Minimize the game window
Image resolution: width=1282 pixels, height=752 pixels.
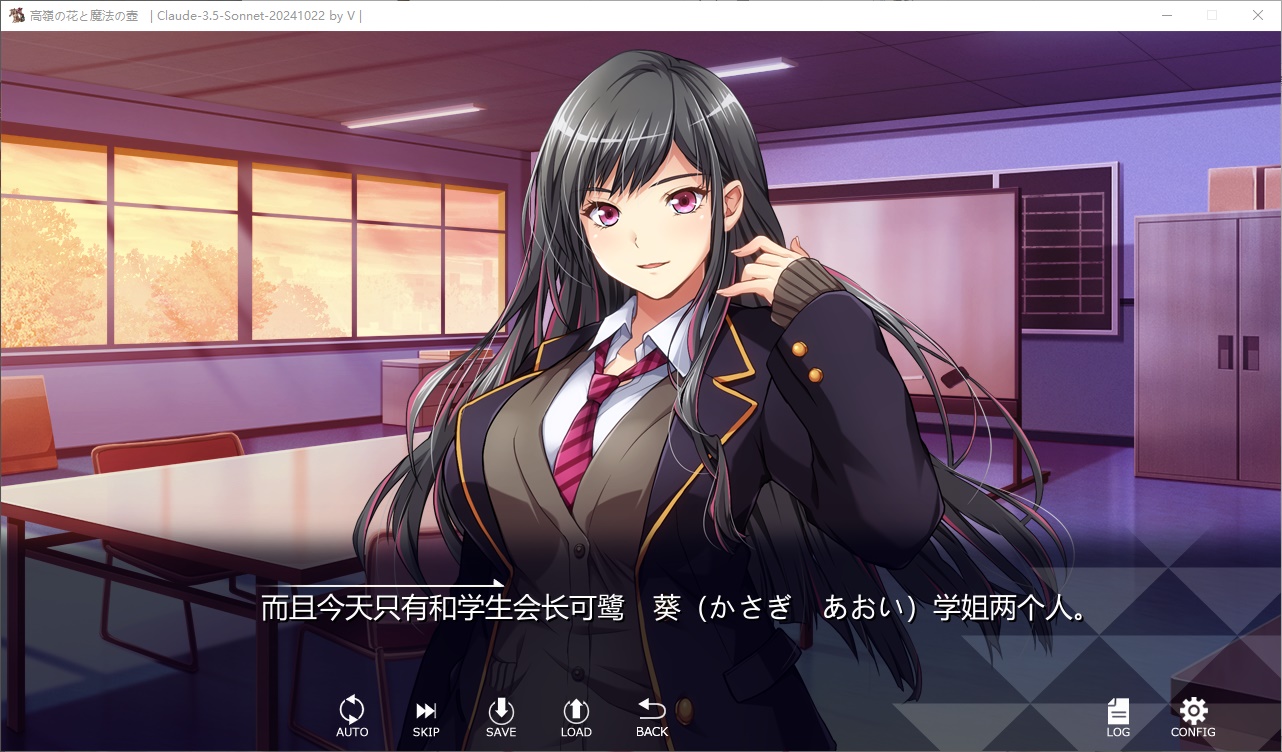(x=1167, y=15)
